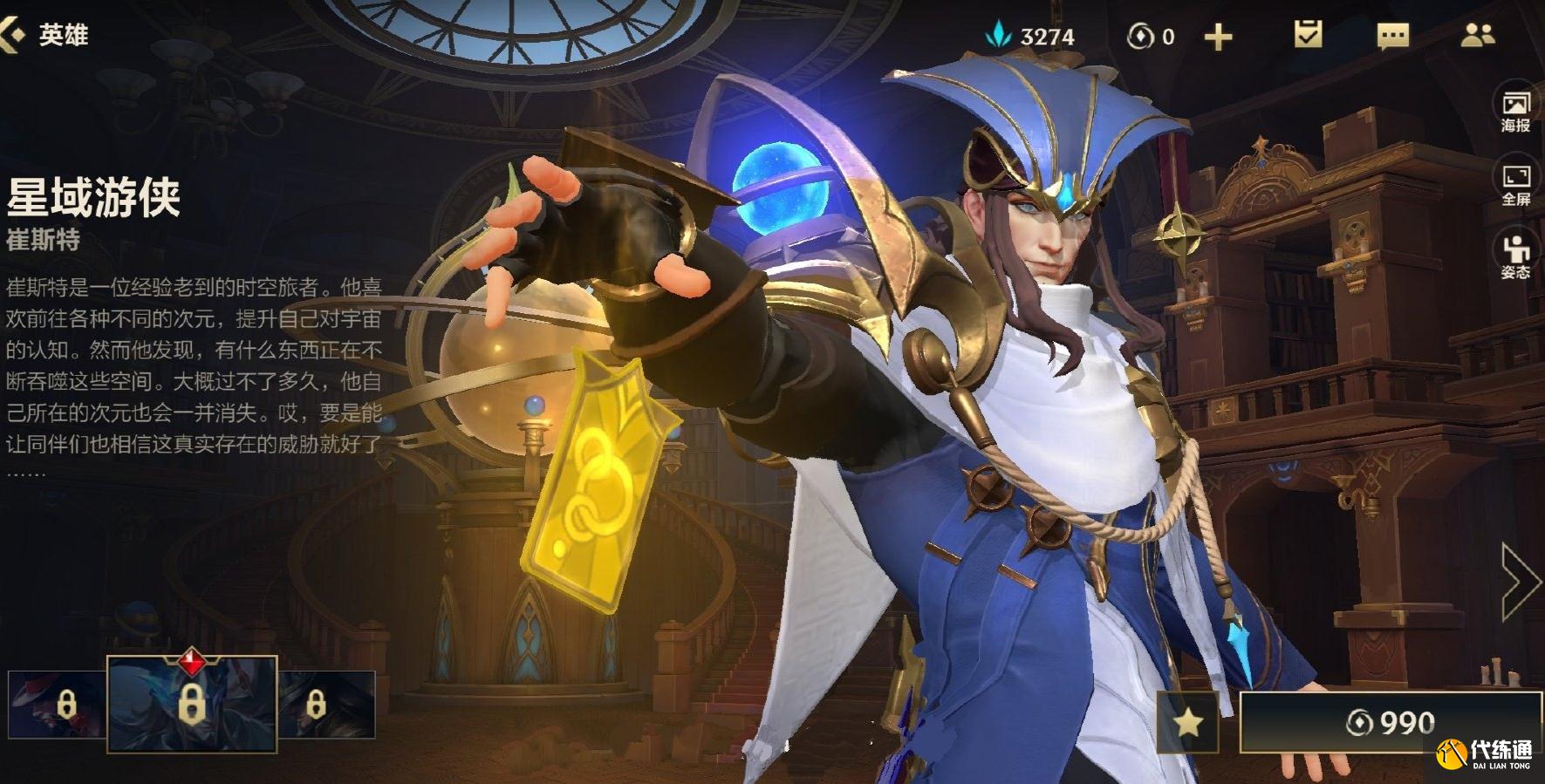Select the highlighted skin thumbnail with red gem
Screen dimensions: 1545x784
coord(192,704)
